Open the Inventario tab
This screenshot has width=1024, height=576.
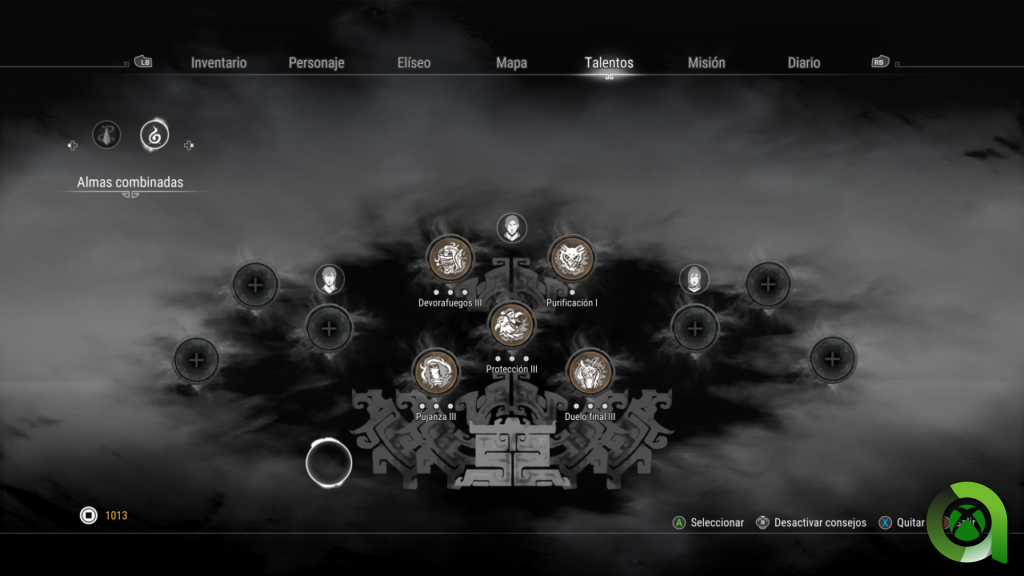click(219, 63)
